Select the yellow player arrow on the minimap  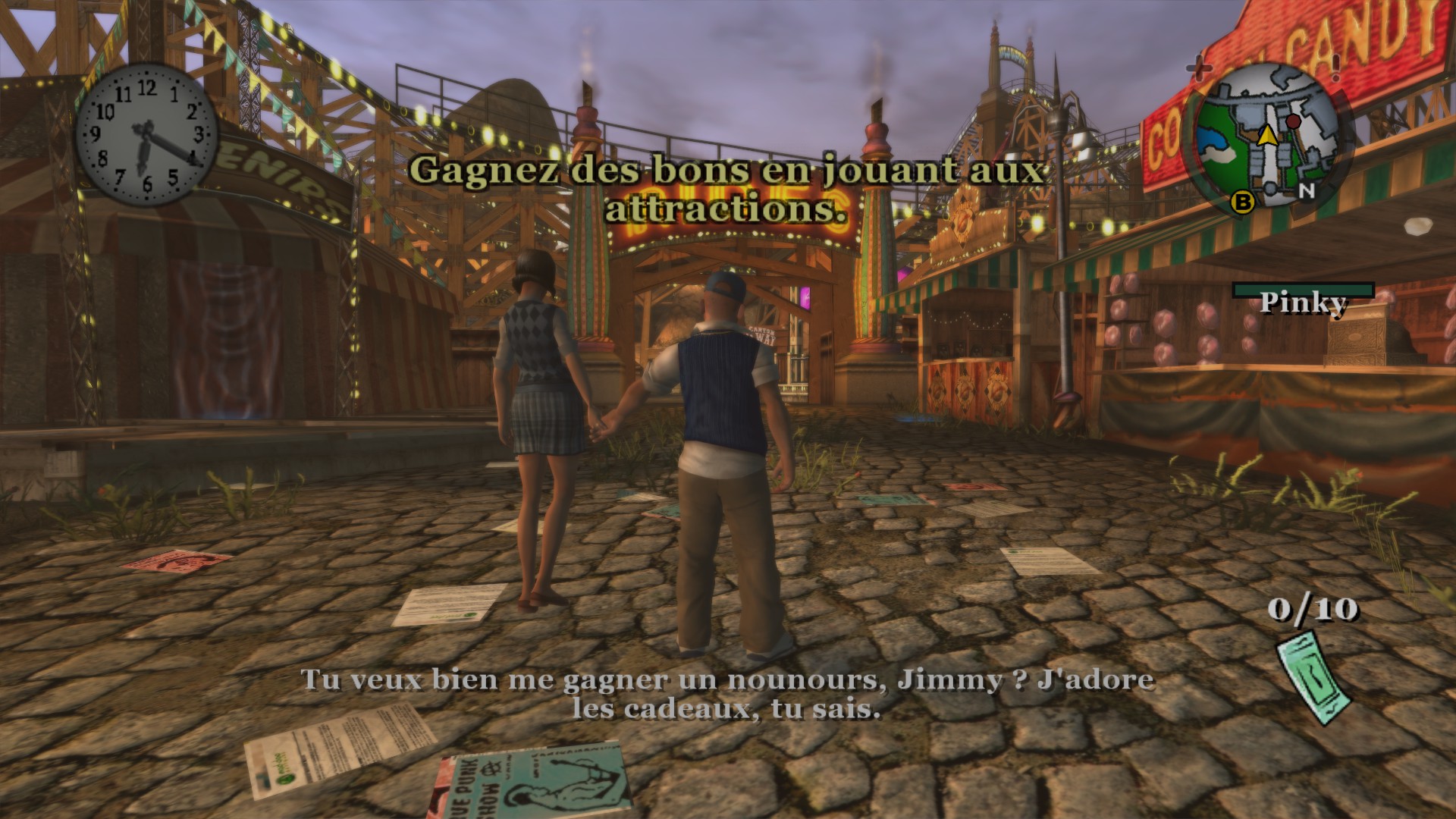[1266, 135]
